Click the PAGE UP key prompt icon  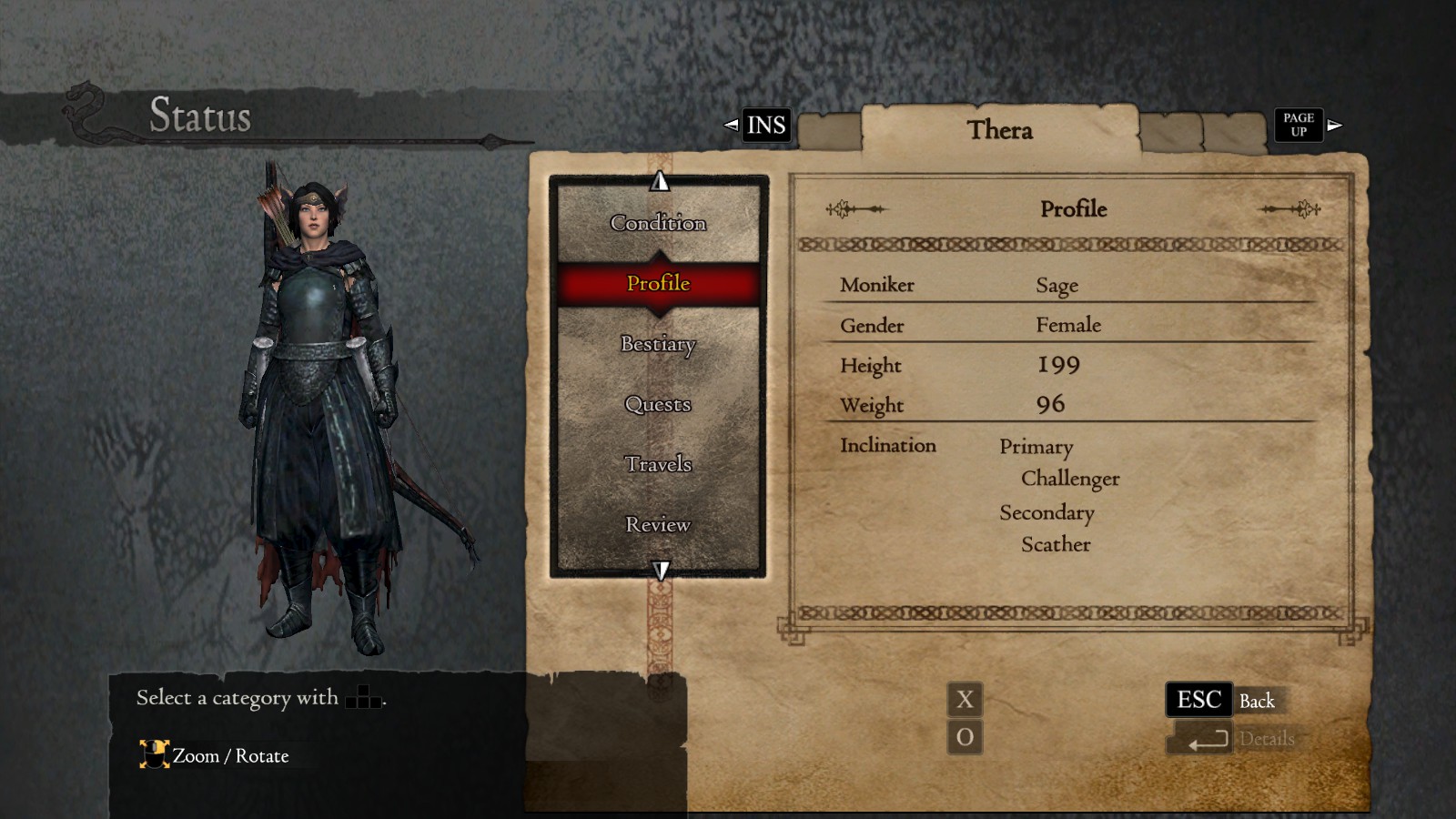coord(1298,124)
